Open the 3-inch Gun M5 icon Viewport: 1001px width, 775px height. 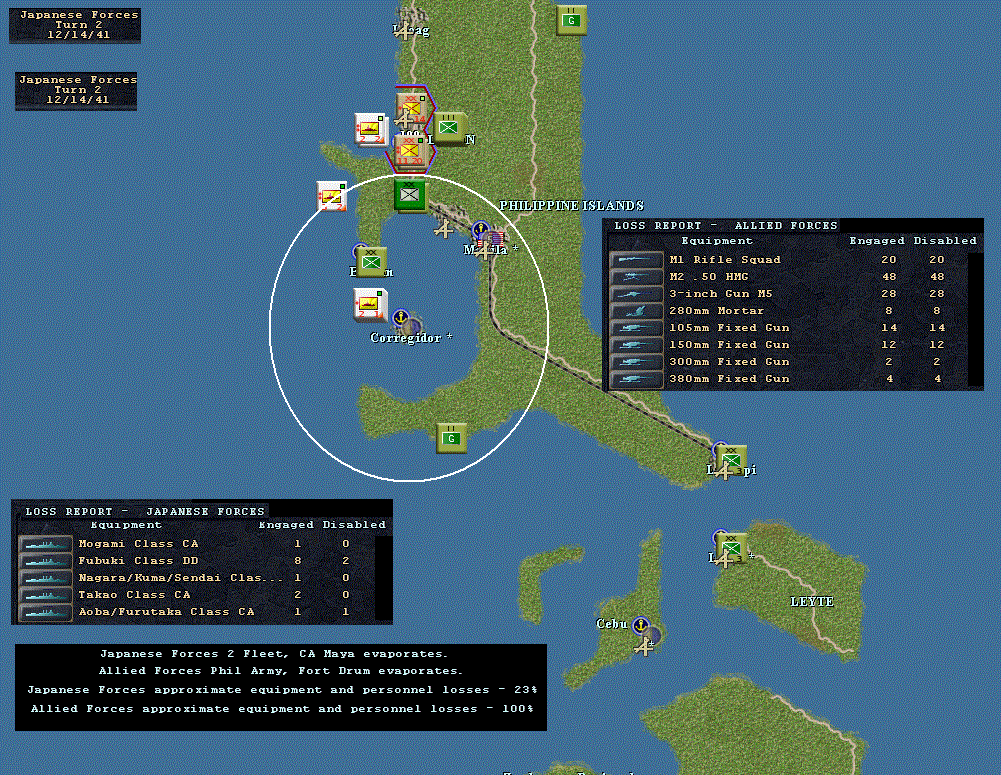(636, 294)
